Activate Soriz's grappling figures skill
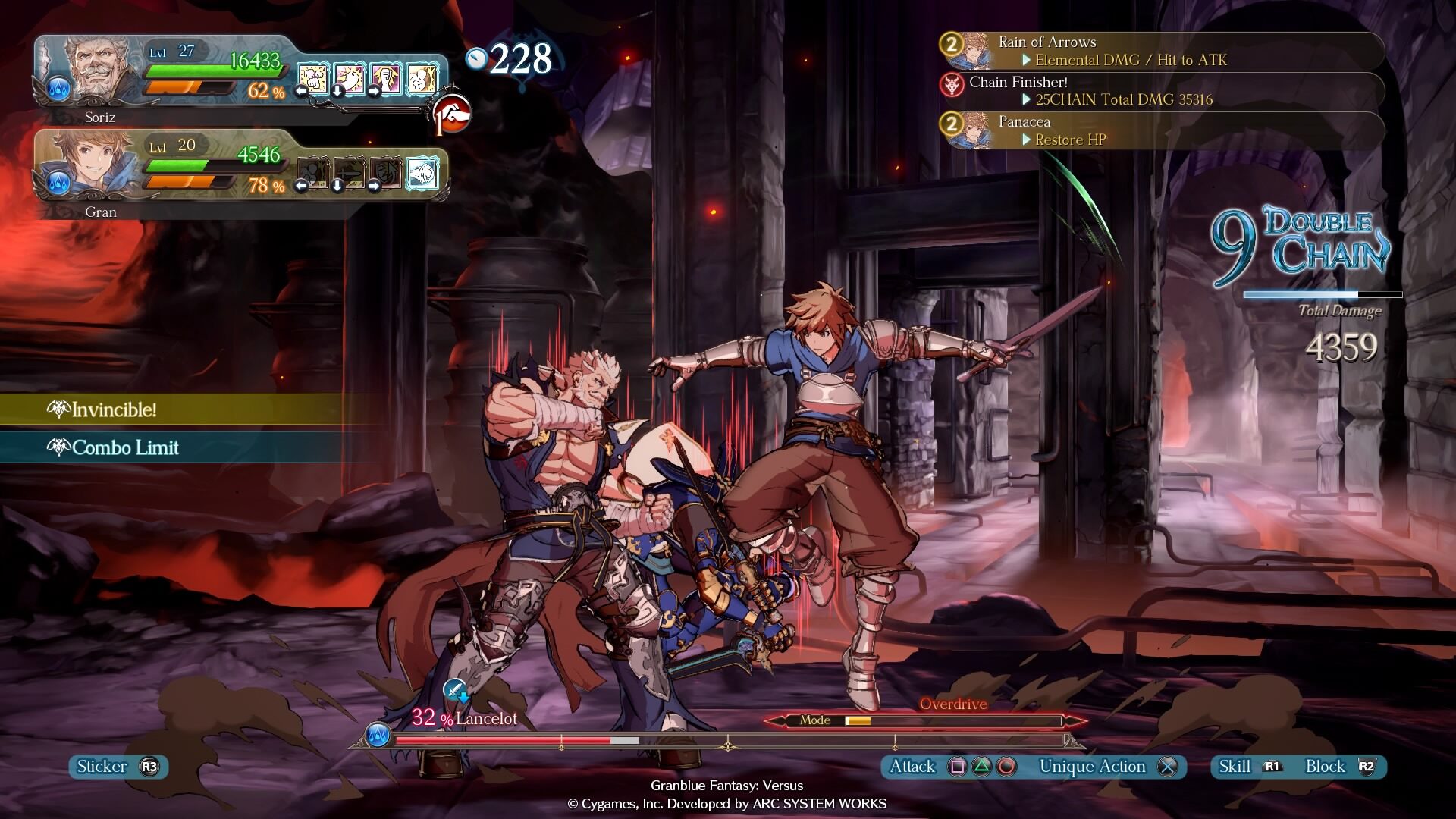The width and height of the screenshot is (1456, 819). pos(422,78)
